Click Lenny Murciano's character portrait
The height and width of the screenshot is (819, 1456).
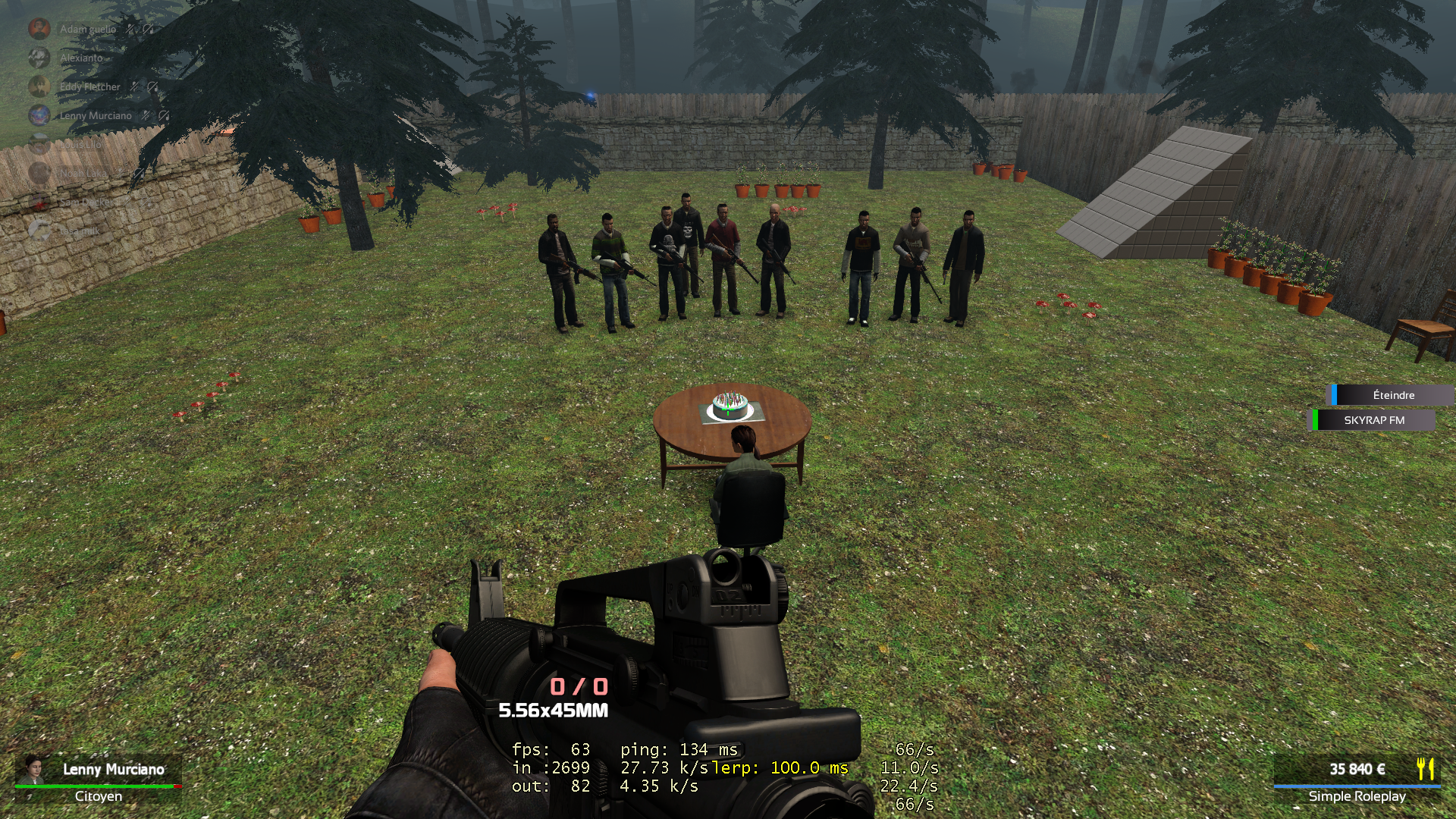33,769
